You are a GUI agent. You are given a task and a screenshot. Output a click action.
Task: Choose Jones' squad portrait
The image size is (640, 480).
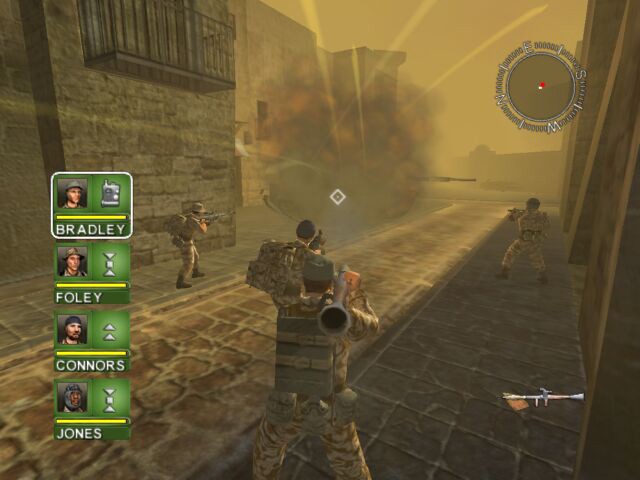[x=72, y=398]
